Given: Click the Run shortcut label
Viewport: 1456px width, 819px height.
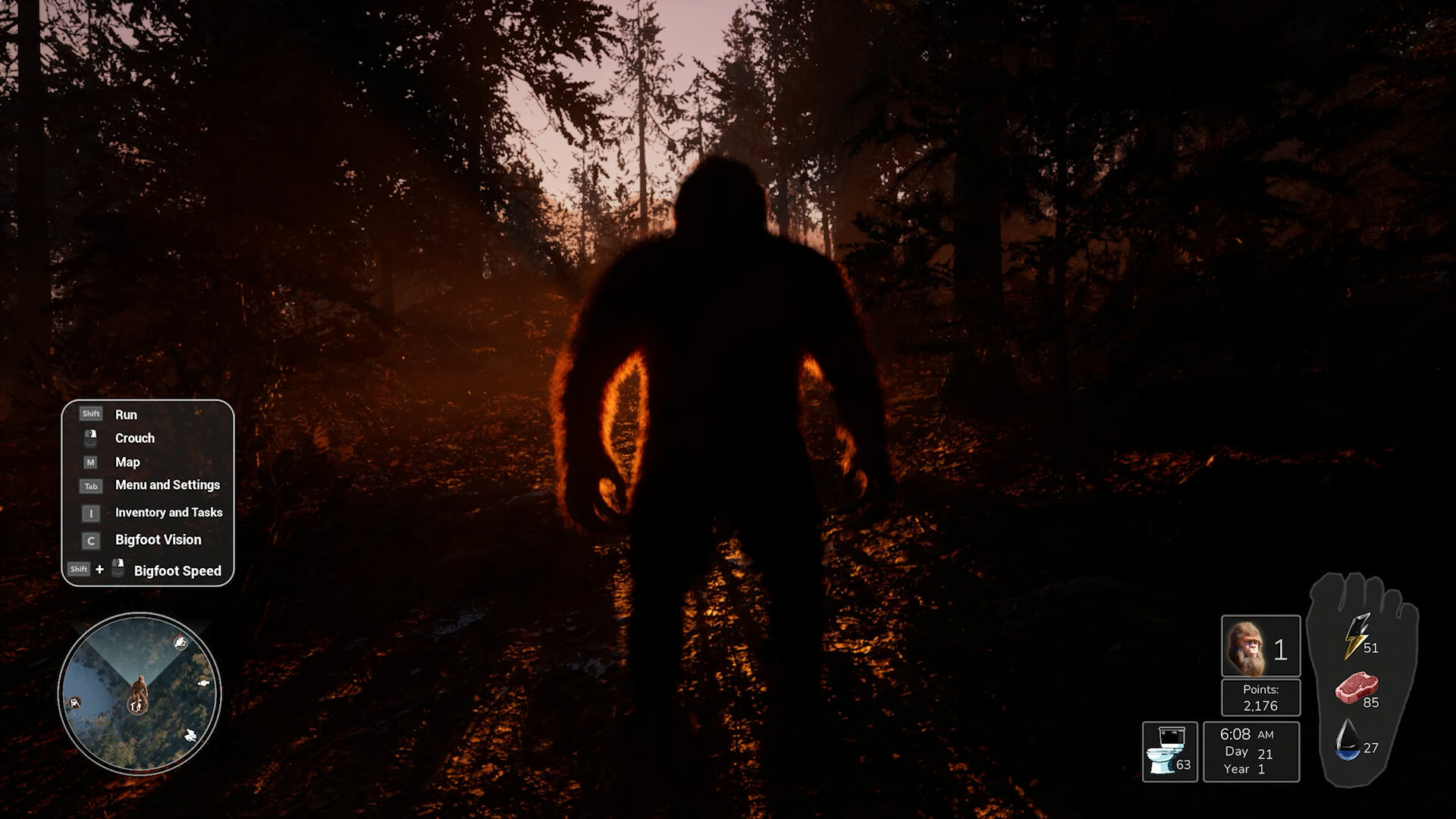Looking at the screenshot, I should pos(127,414).
